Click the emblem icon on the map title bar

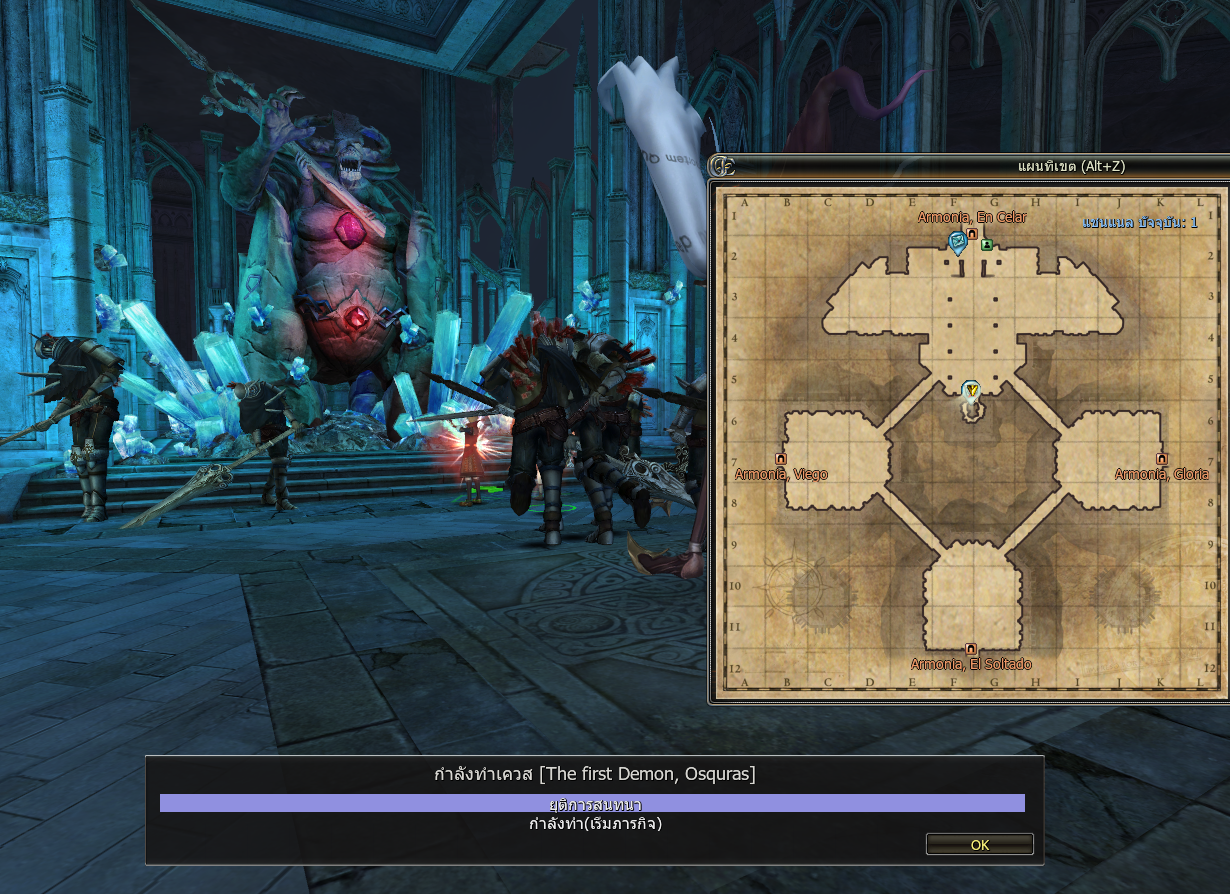coord(722,167)
